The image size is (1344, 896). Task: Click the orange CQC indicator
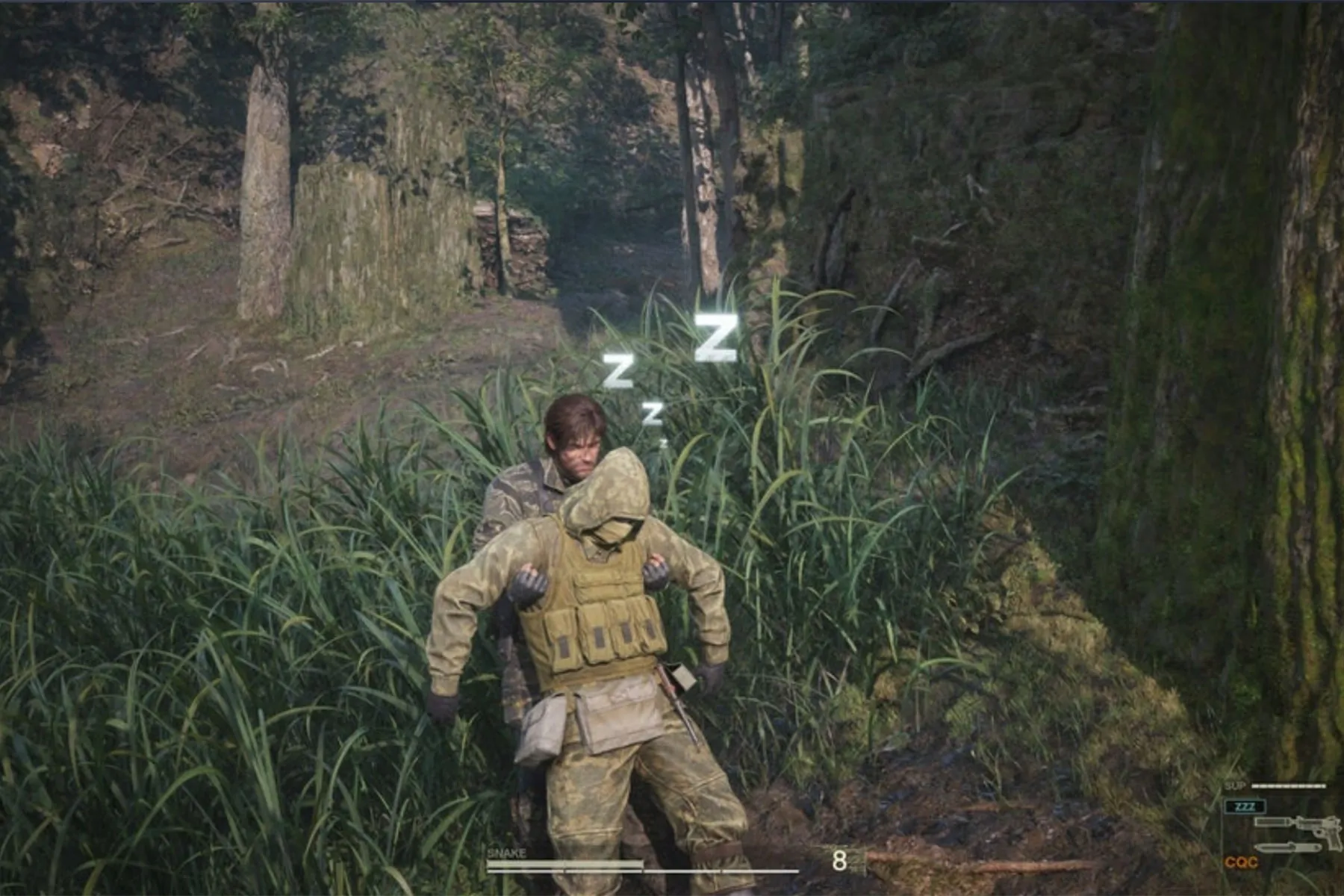1241,862
